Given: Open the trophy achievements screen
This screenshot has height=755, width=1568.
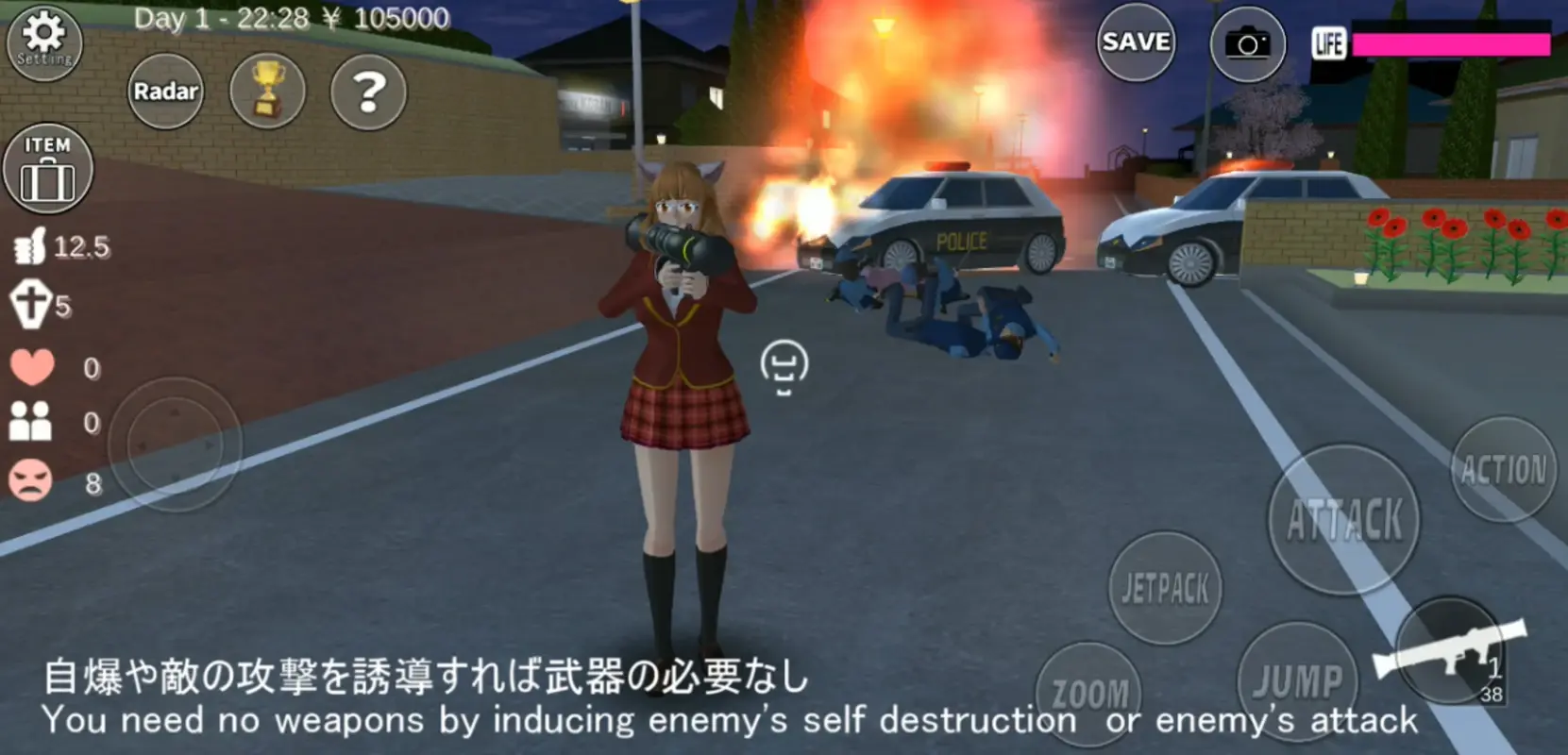Looking at the screenshot, I should 269,90.
